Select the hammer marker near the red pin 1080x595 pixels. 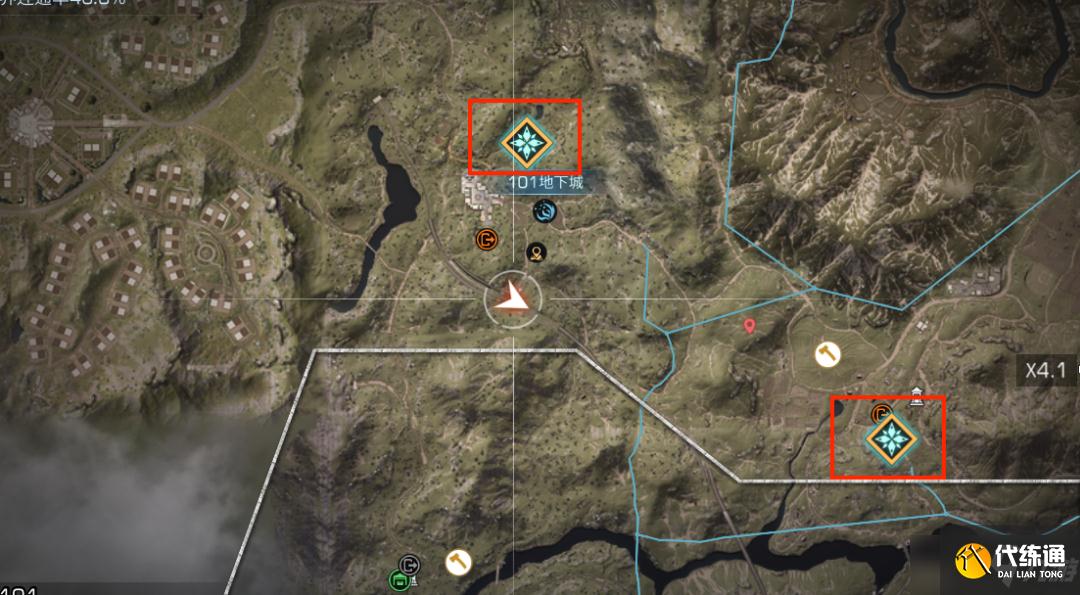pos(826,354)
